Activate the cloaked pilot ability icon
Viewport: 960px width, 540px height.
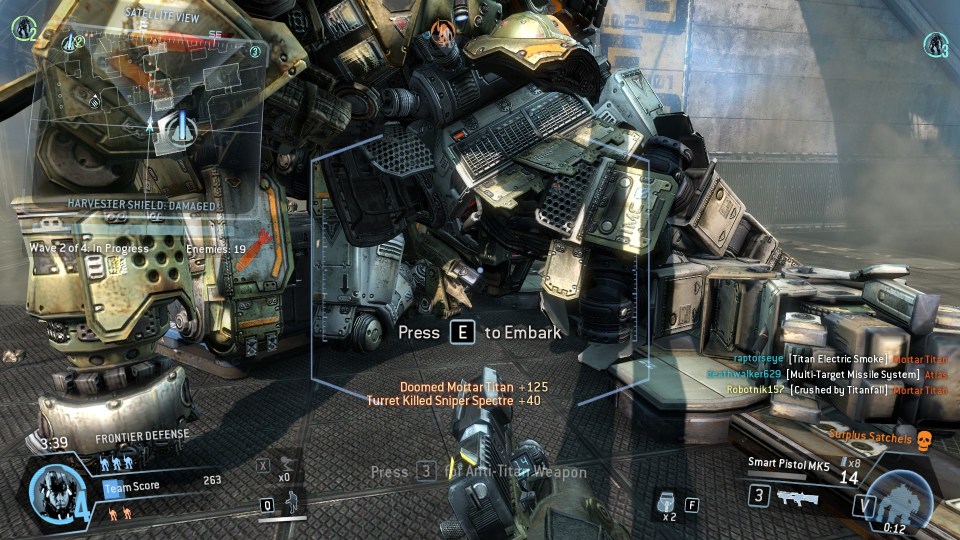(x=292, y=501)
